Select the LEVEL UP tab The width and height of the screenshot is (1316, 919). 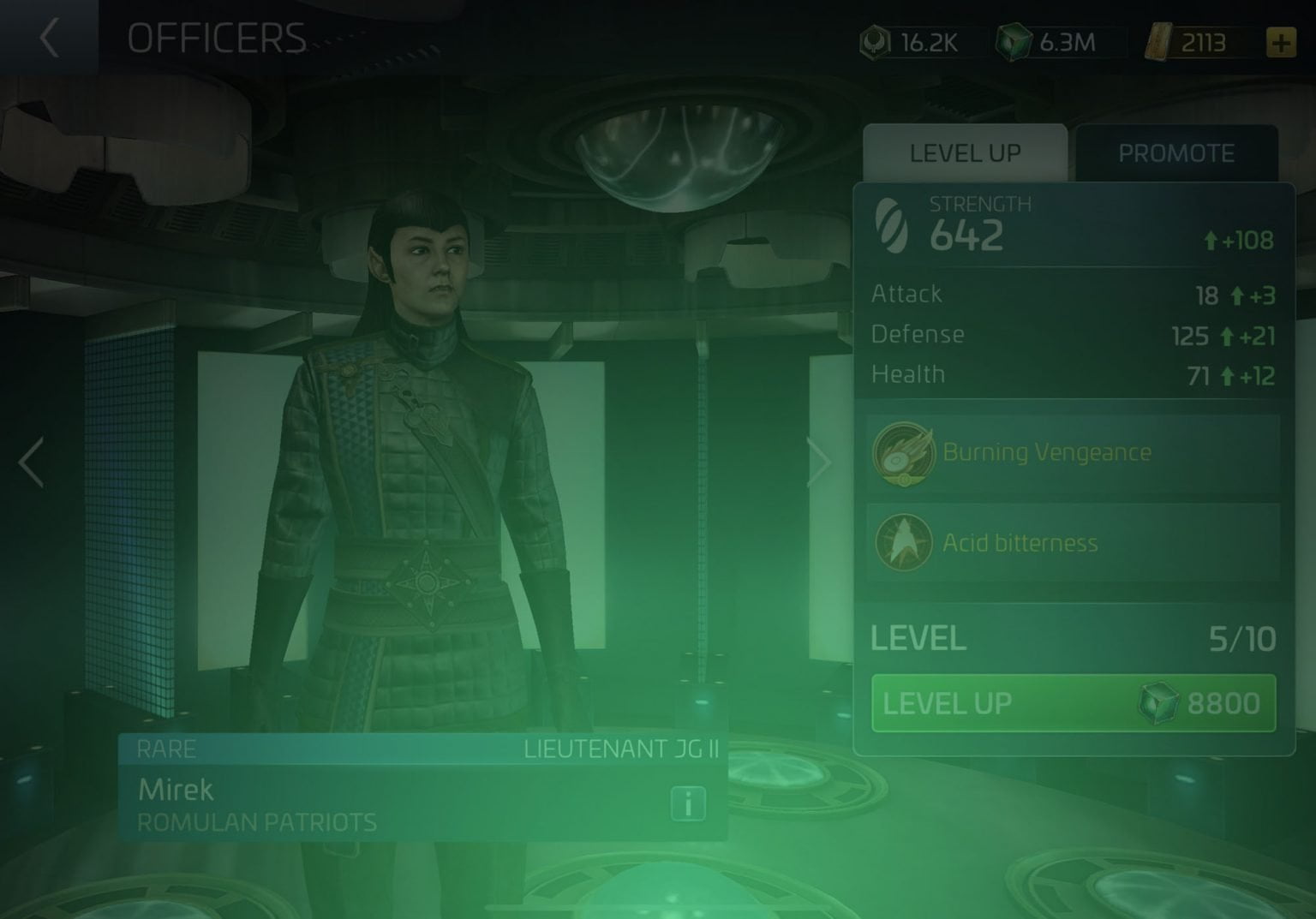pos(965,152)
